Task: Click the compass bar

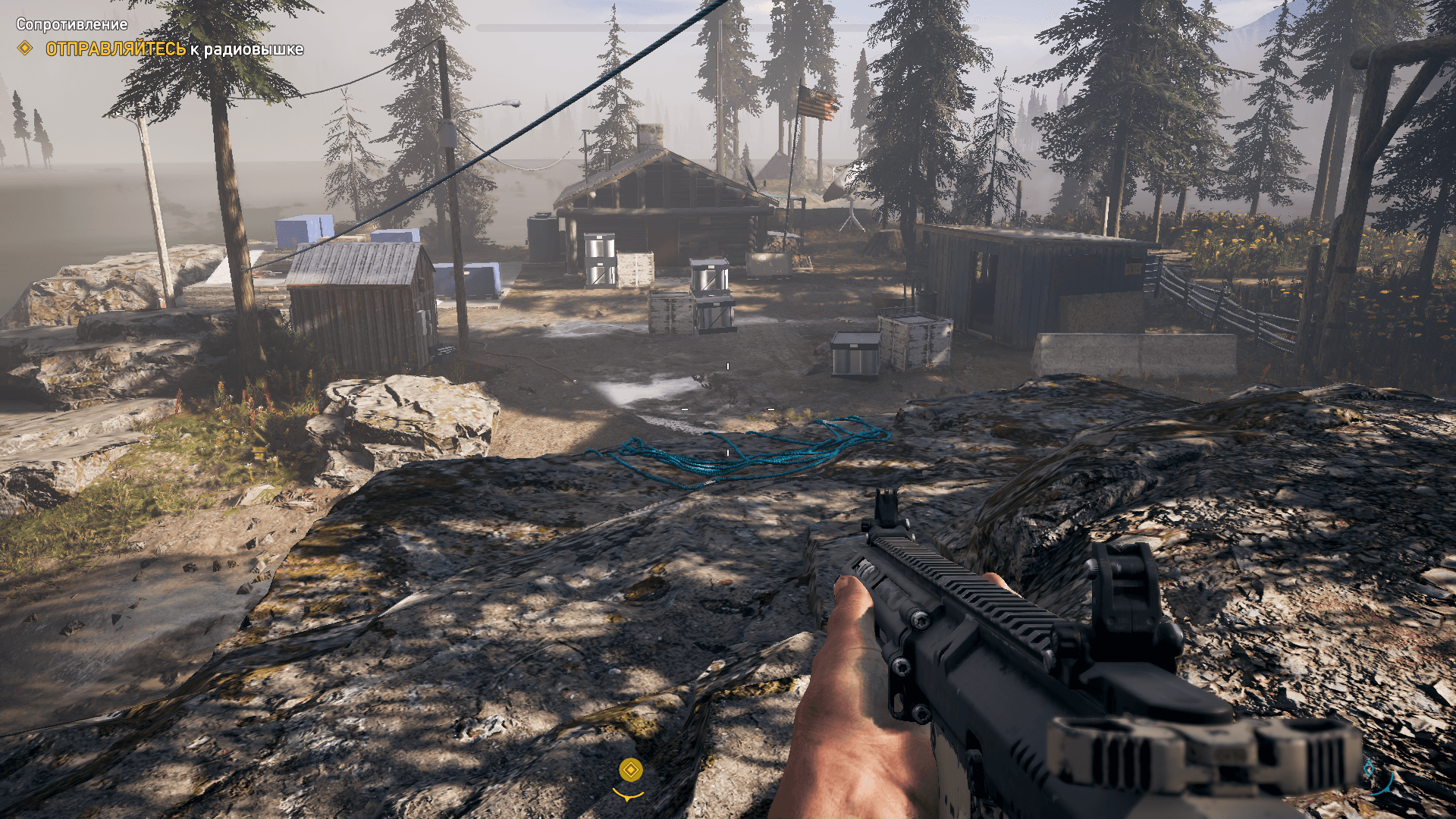Action: tap(726, 28)
